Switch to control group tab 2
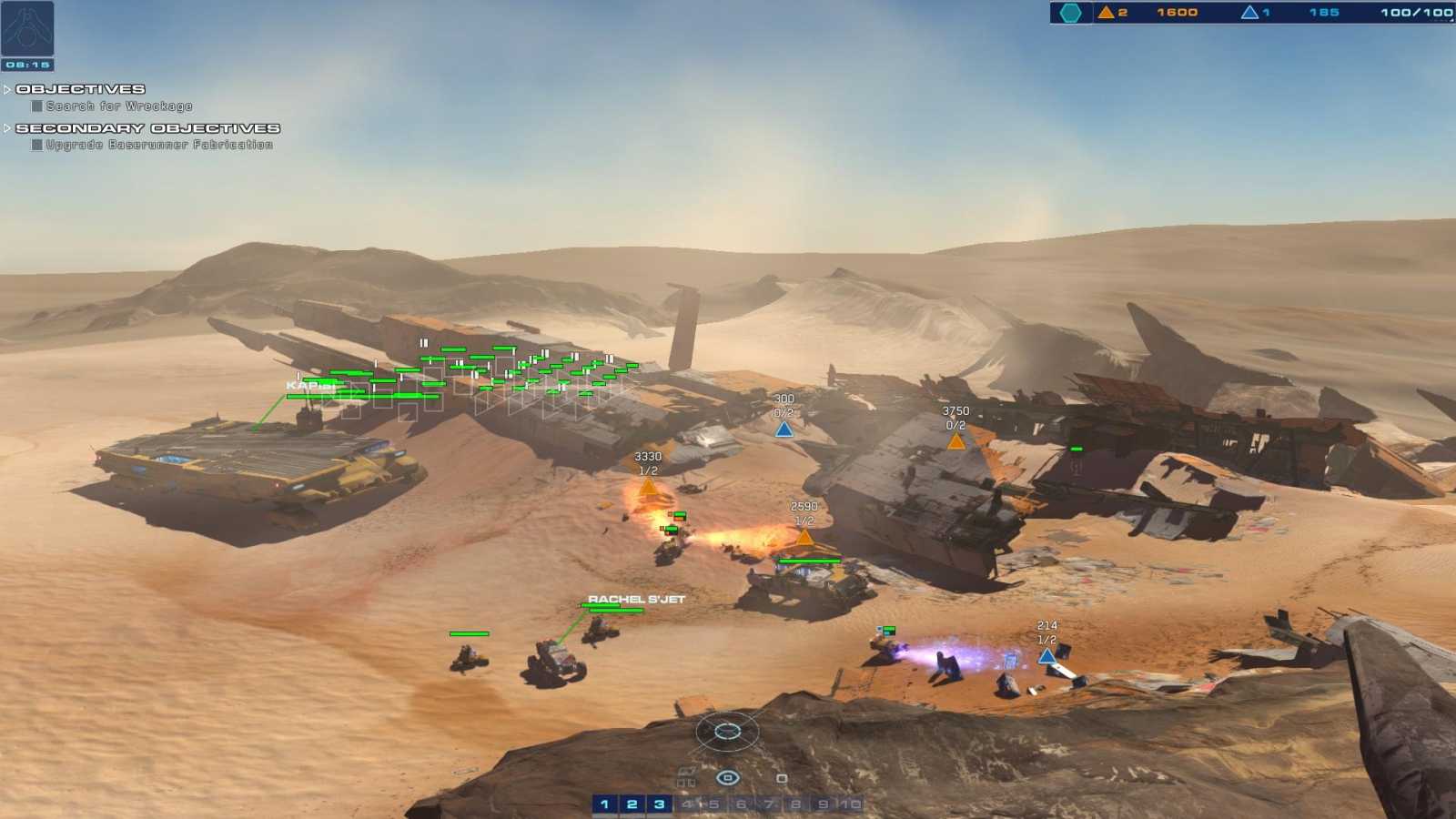 pyautogui.click(x=631, y=804)
